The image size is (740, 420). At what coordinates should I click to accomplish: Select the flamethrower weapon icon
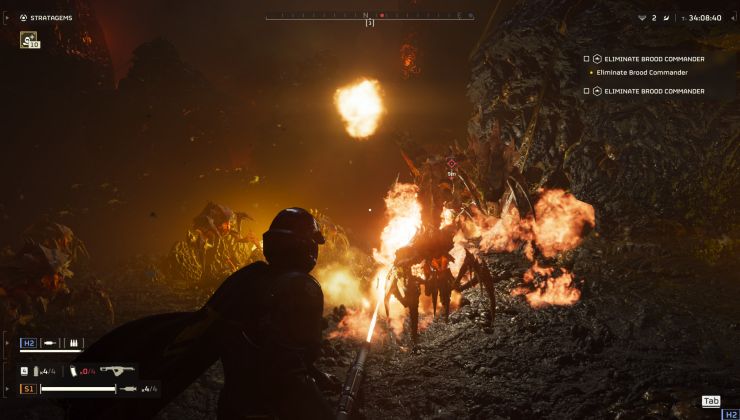click(x=116, y=370)
